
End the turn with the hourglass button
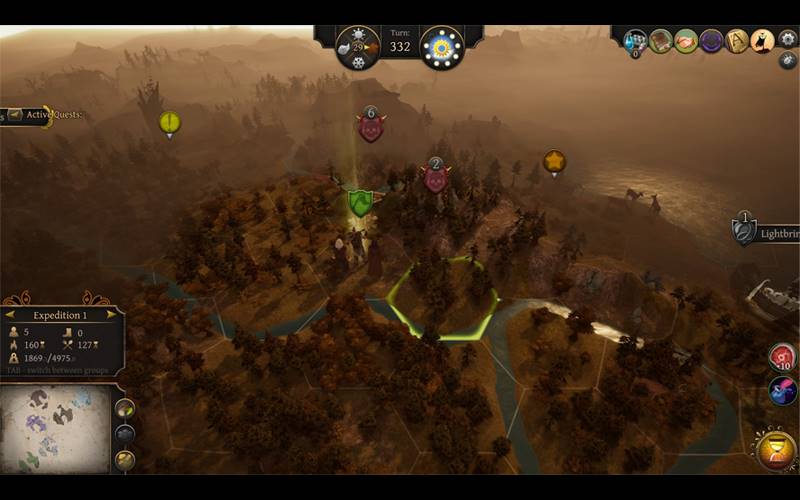777,451
